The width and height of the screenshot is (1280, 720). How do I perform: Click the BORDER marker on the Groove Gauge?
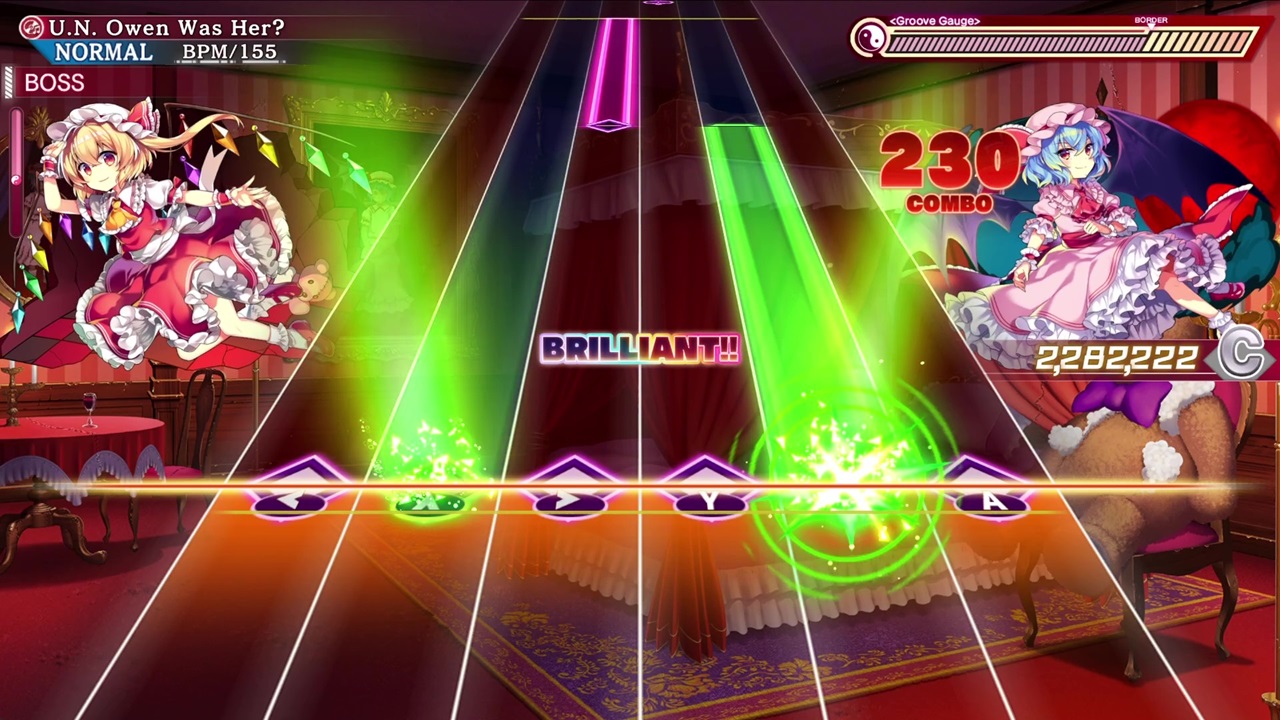(1151, 20)
